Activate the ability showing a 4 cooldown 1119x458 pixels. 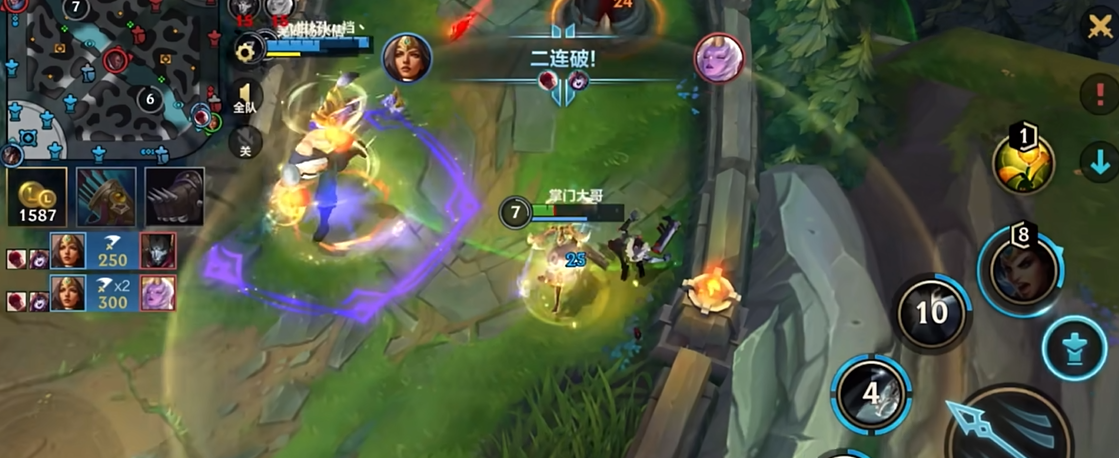click(x=871, y=393)
